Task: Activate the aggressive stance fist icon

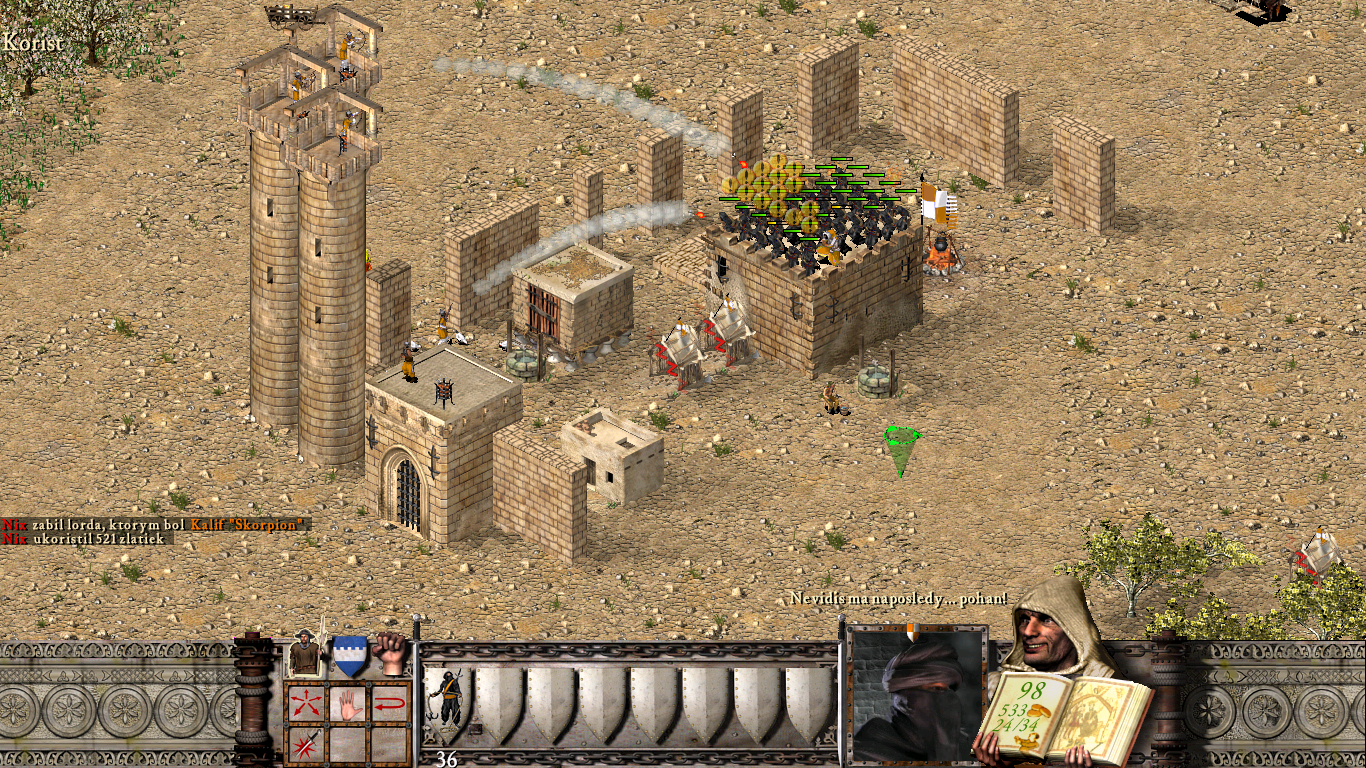Action: pos(390,654)
